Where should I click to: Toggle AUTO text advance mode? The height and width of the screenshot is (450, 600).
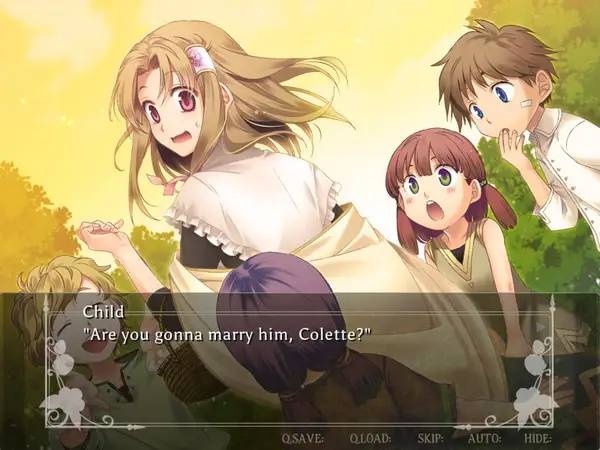[484, 437]
